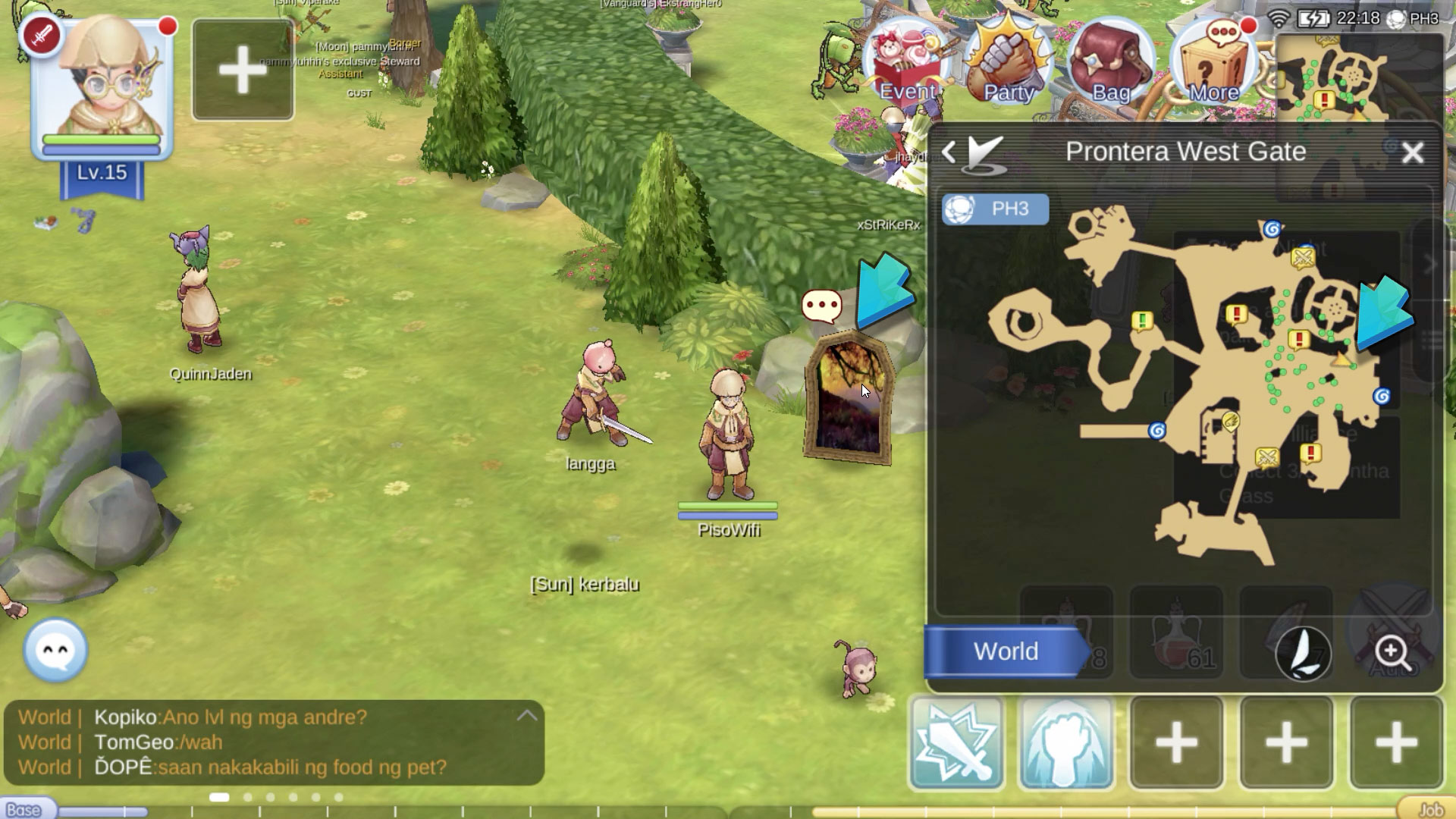
Task: Click the Job experience label
Action: (1429, 809)
